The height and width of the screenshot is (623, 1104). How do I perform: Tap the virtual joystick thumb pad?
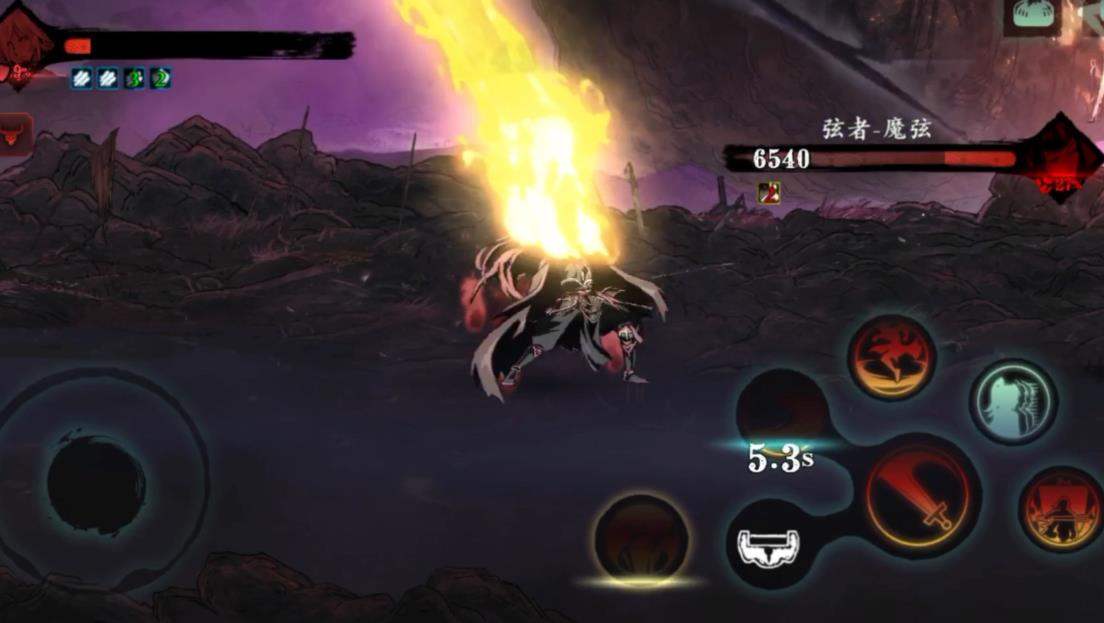click(96, 485)
